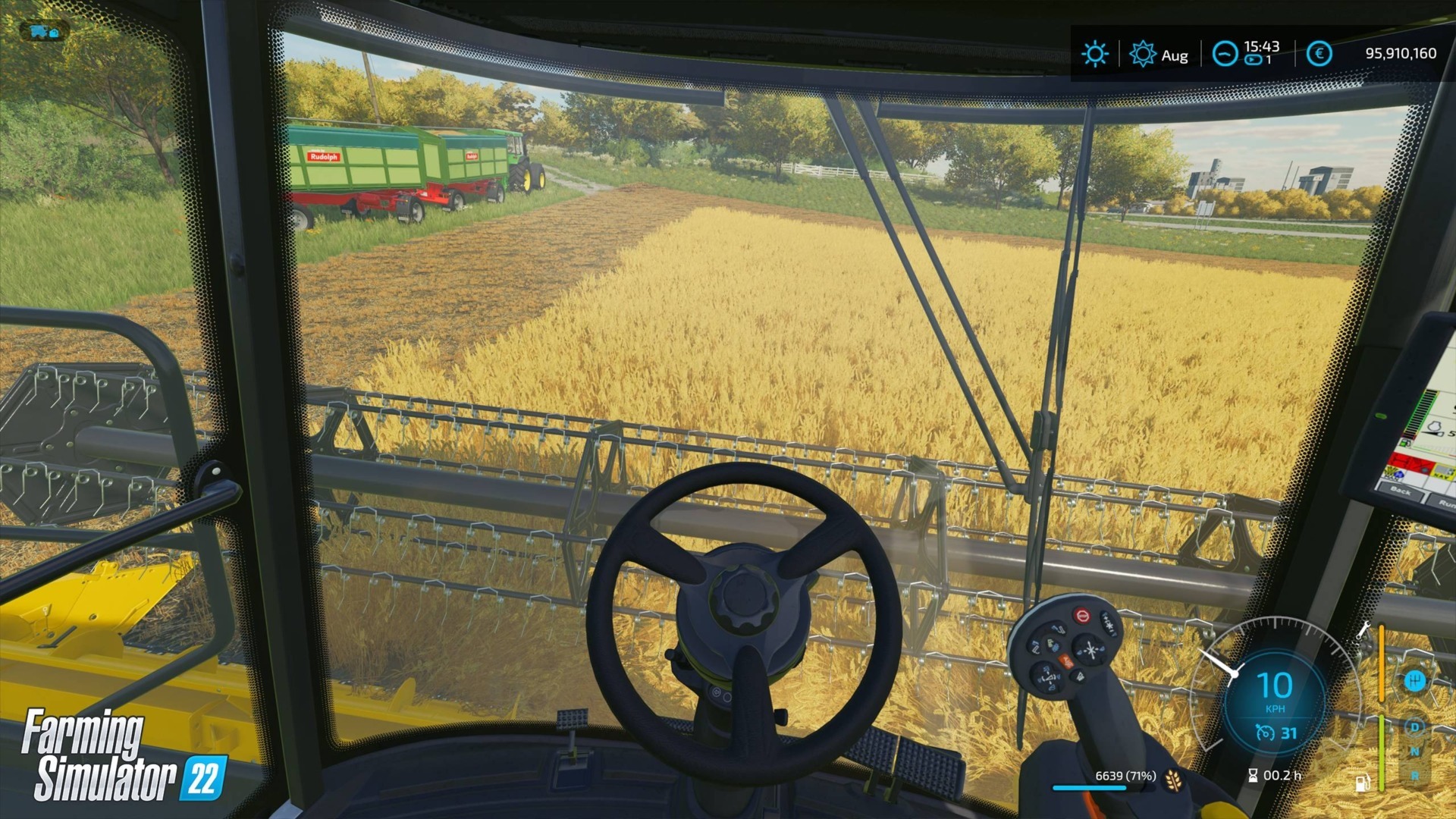Click the sunny weather icon
This screenshot has width=1456, height=819.
pyautogui.click(x=1096, y=52)
